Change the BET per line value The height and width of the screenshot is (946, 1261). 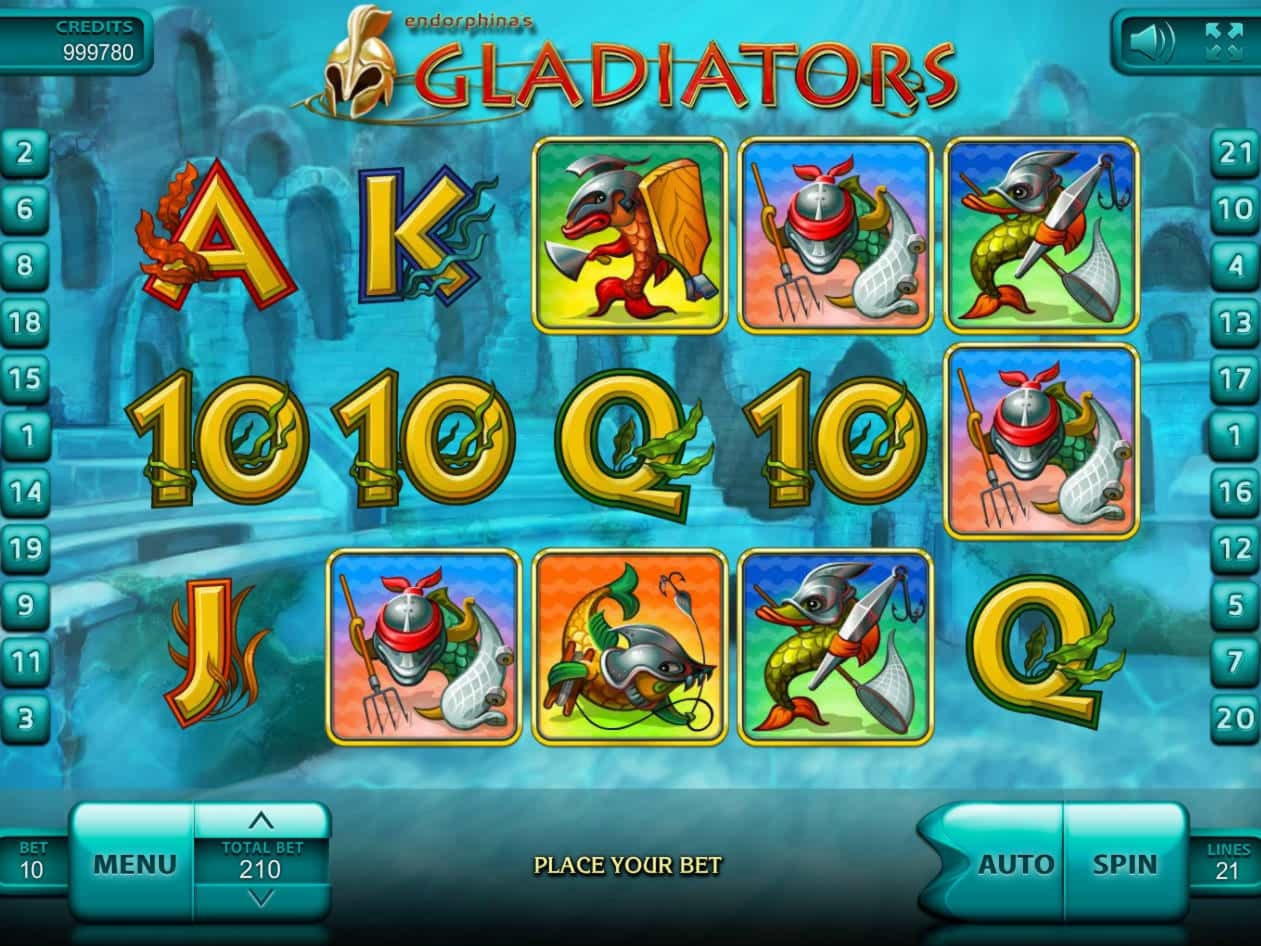pos(32,862)
